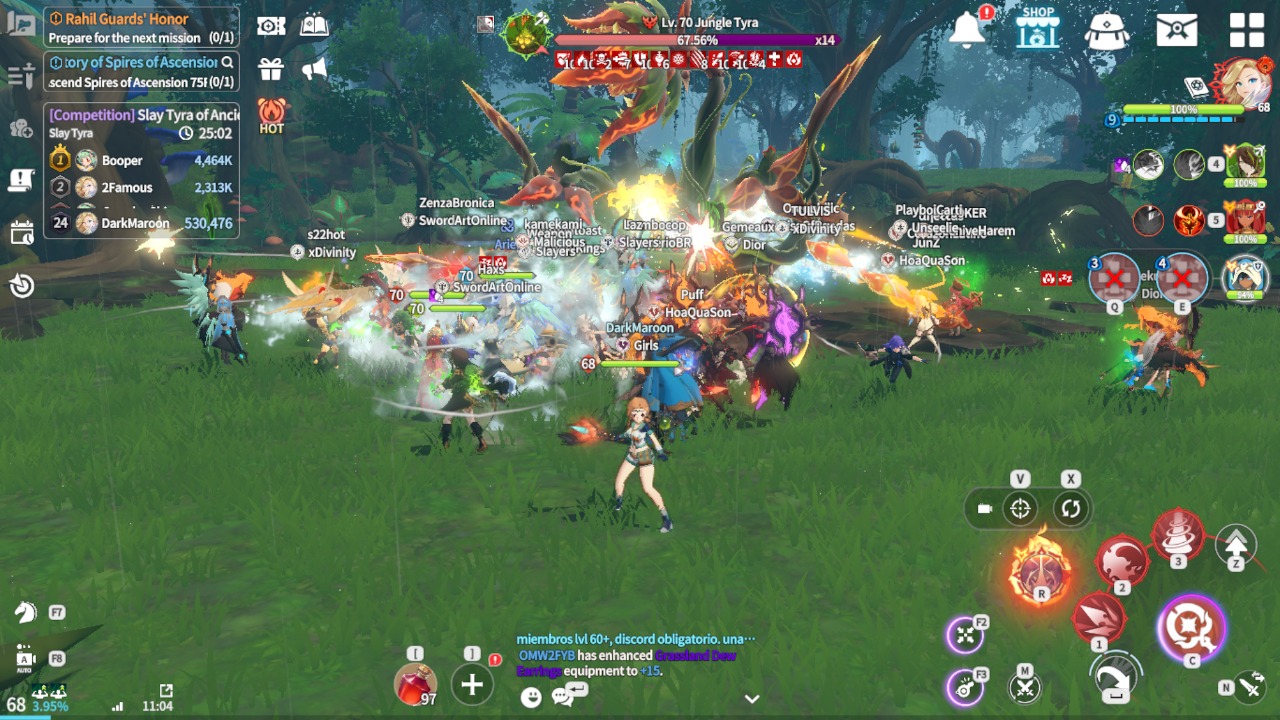Open the emoji smiley picker
Image resolution: width=1280 pixels, height=720 pixels.
(x=531, y=697)
